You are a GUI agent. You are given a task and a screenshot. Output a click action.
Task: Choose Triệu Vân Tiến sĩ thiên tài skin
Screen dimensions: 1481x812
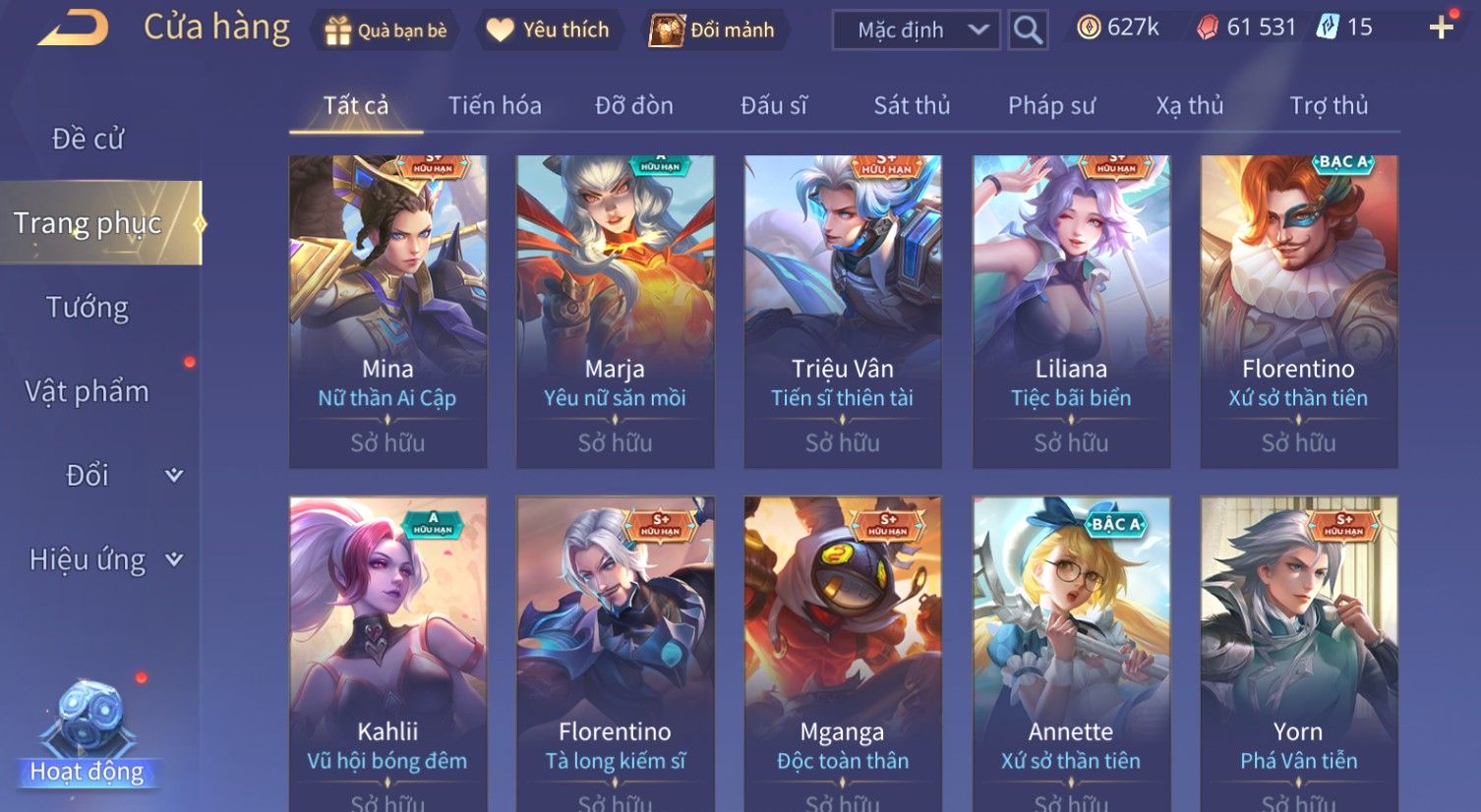point(843,311)
